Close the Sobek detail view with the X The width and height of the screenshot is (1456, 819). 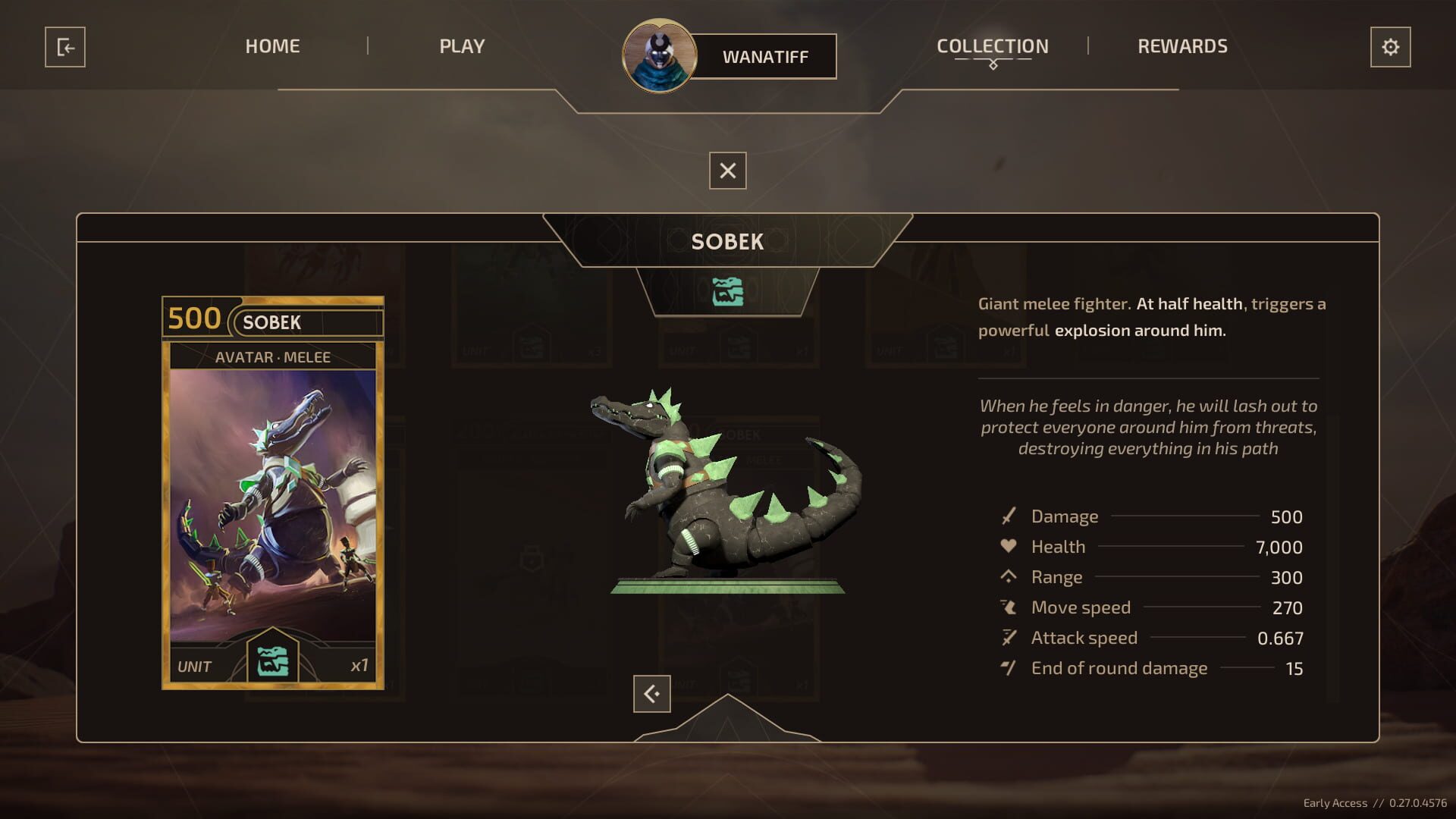pos(726,171)
